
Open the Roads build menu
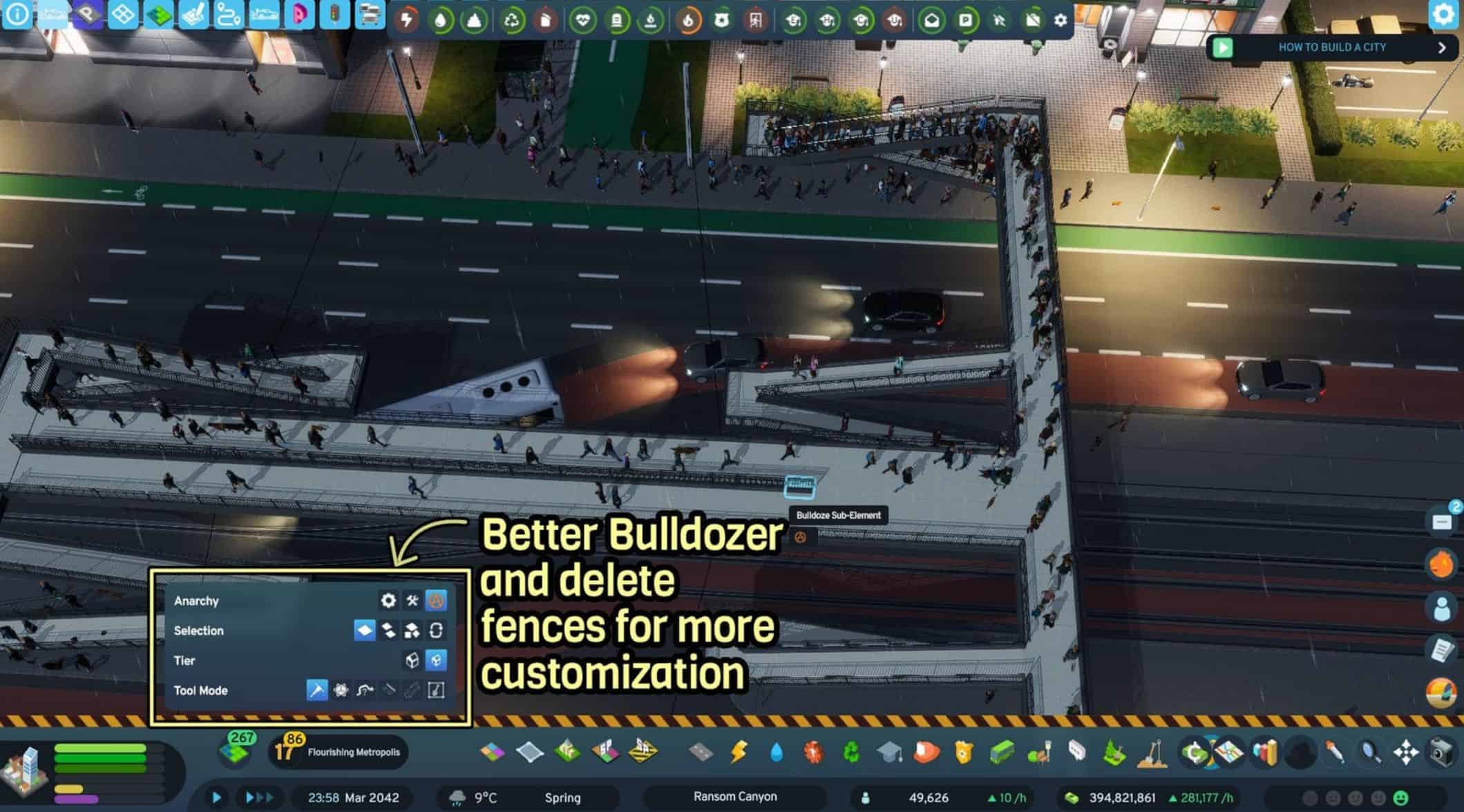701,751
